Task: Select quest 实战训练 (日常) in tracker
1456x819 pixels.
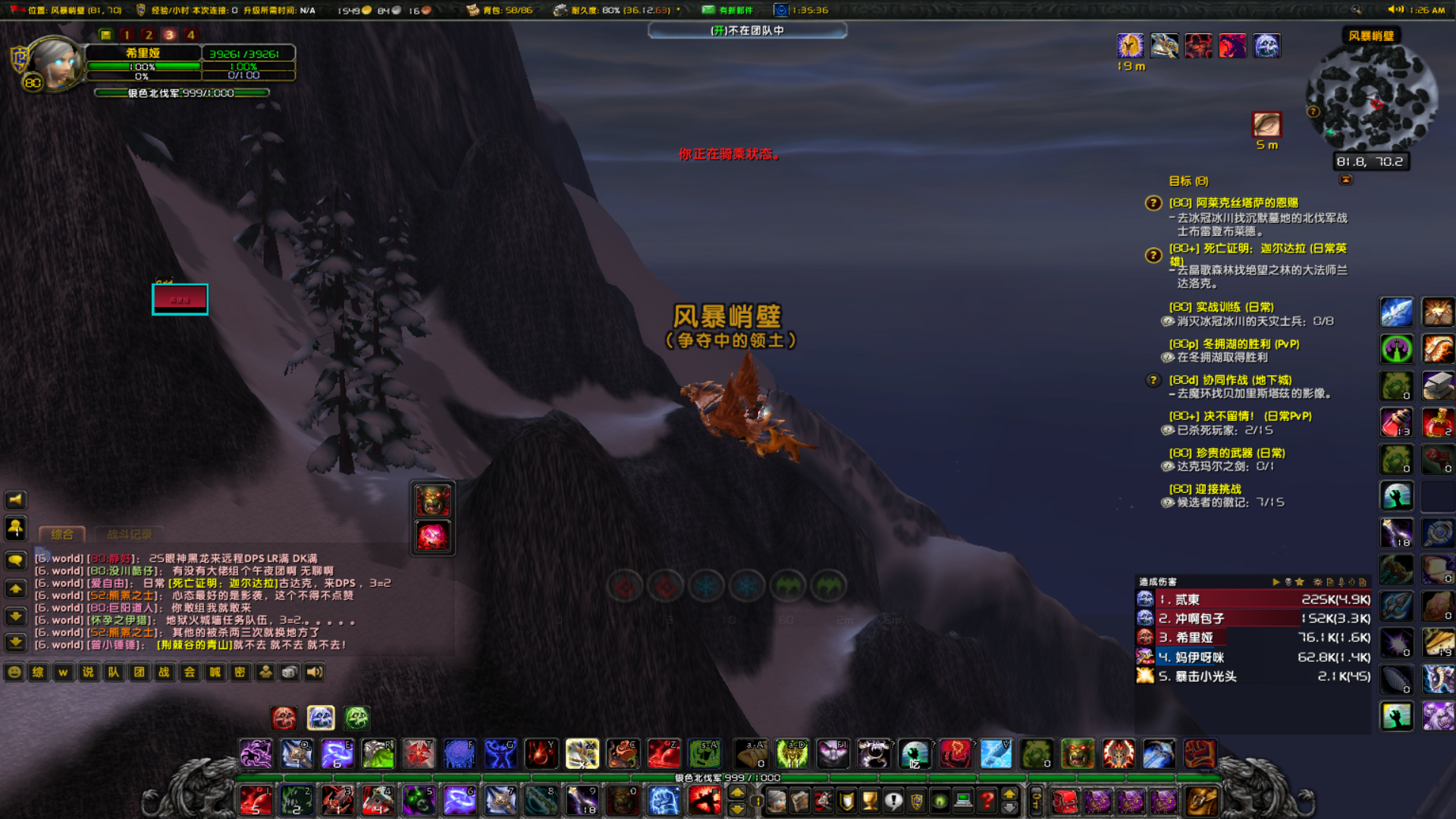Action: pos(1221,307)
